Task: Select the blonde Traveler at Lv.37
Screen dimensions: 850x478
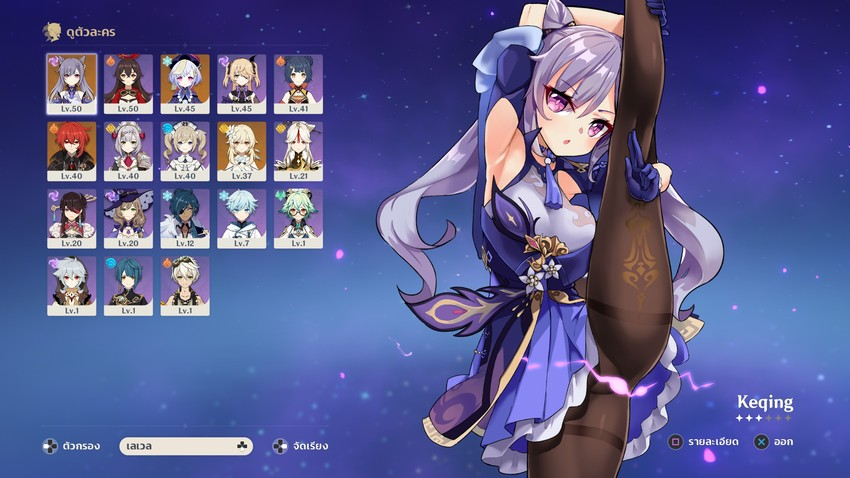Action: 242,146
